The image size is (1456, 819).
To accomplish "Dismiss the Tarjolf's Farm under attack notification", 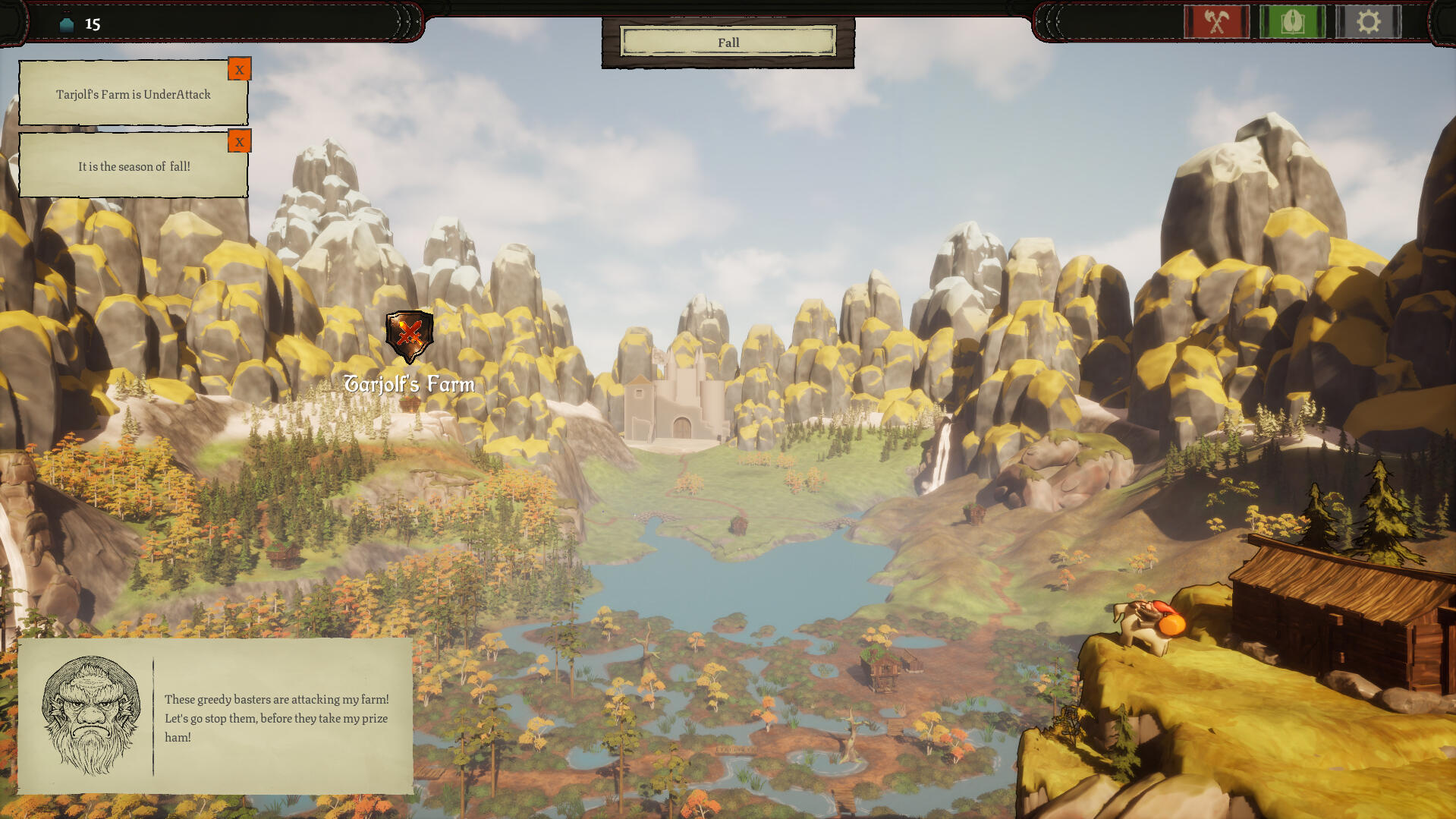I will 239,70.
